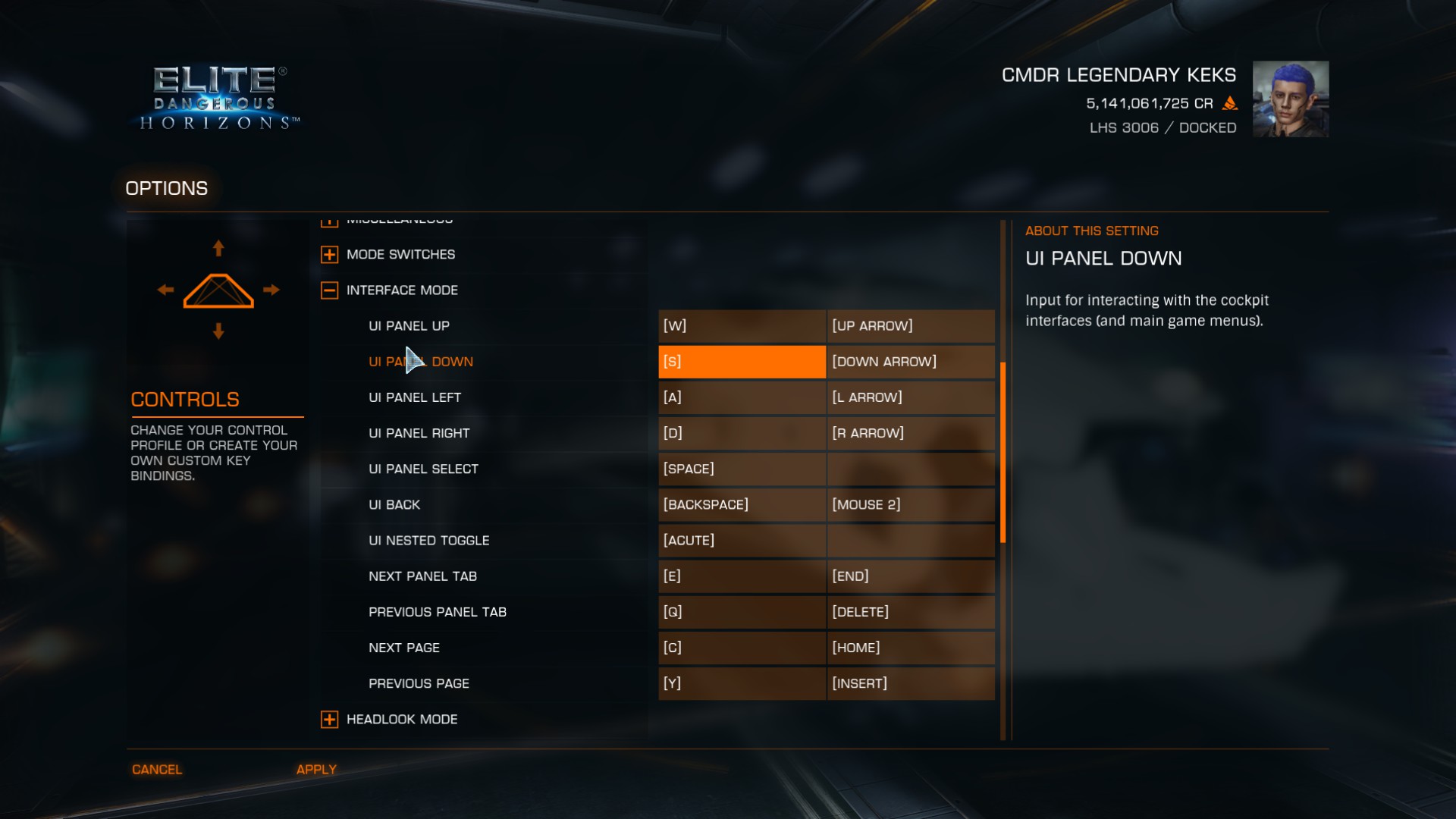Edit the UI Back [BACKSPACE] binding
Viewport: 1456px width, 819px height.
(x=741, y=504)
